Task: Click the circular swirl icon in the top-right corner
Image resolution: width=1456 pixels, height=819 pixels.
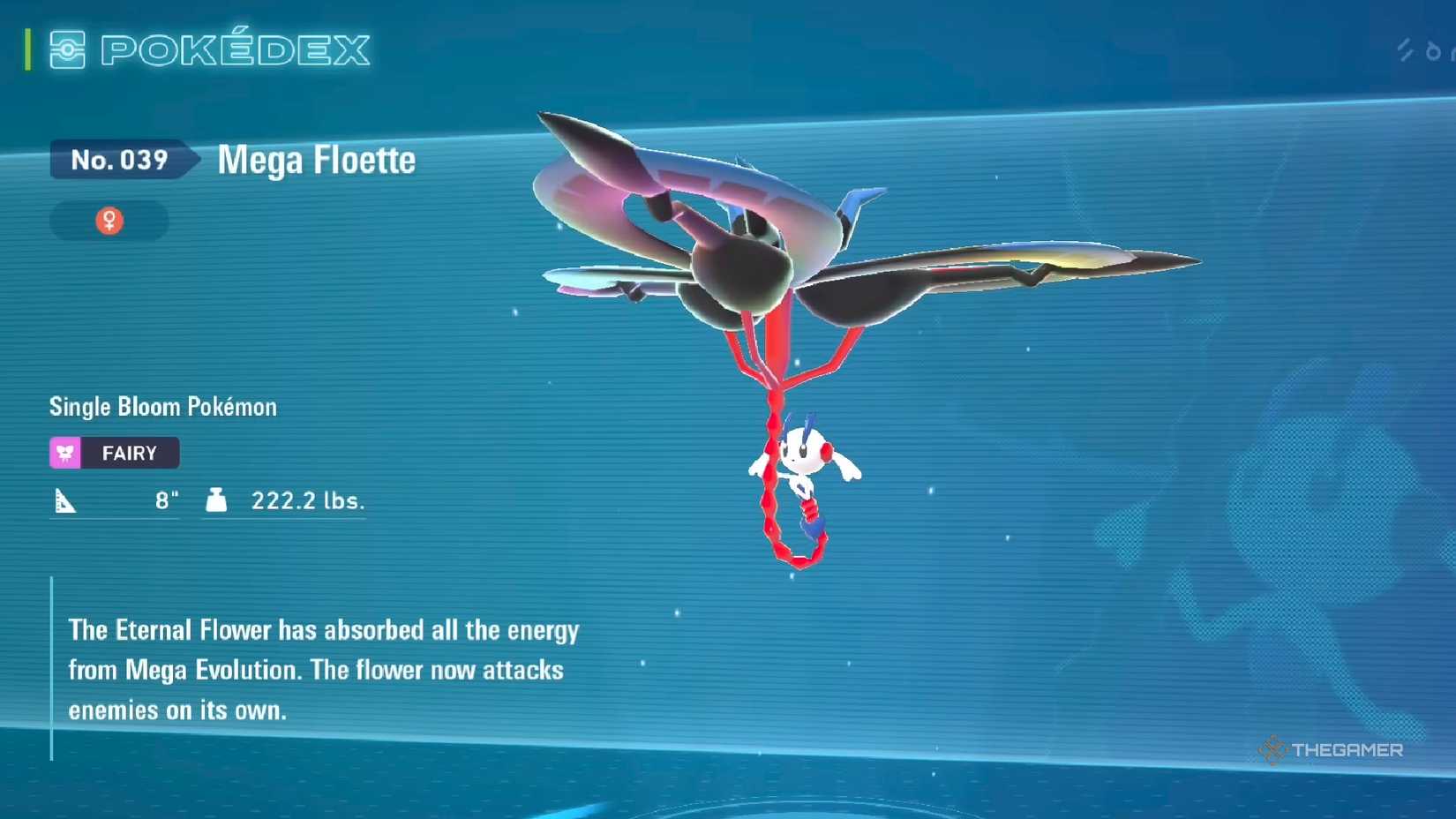Action: 1435,51
